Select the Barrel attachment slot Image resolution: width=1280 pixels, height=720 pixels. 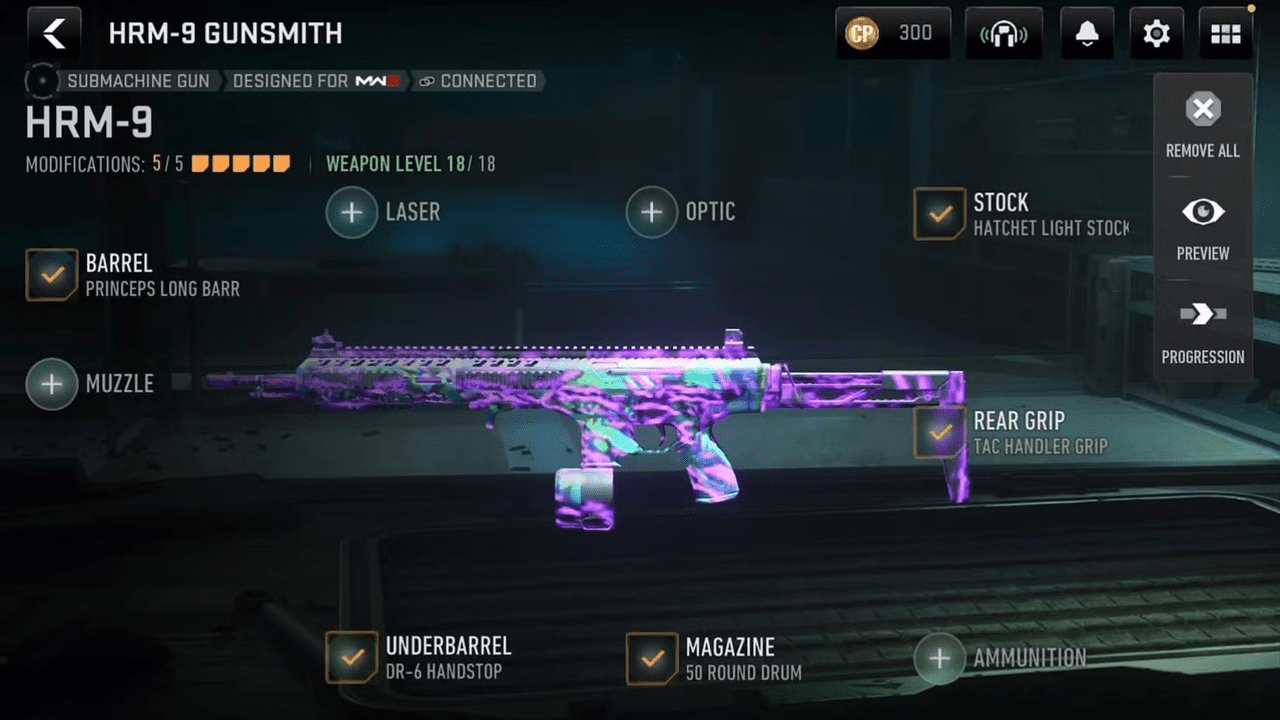52,275
